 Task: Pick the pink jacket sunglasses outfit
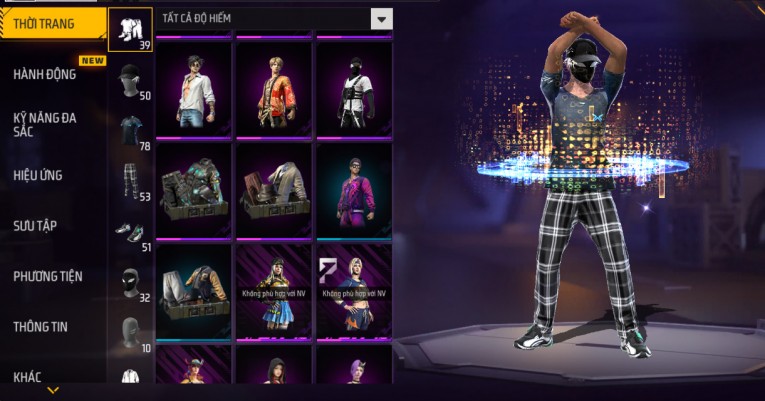tap(354, 190)
